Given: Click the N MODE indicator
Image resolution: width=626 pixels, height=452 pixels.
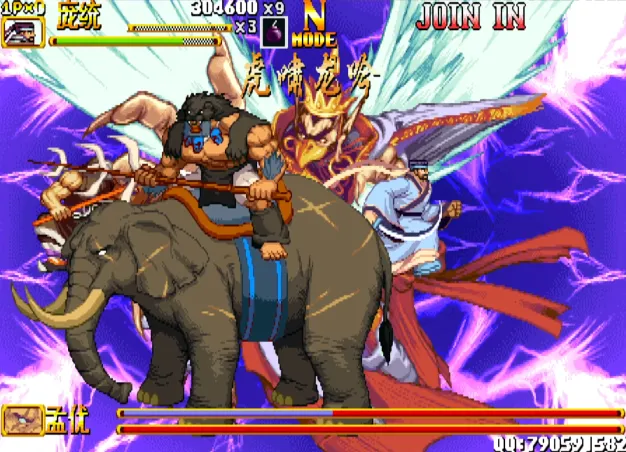Looking at the screenshot, I should click(314, 28).
